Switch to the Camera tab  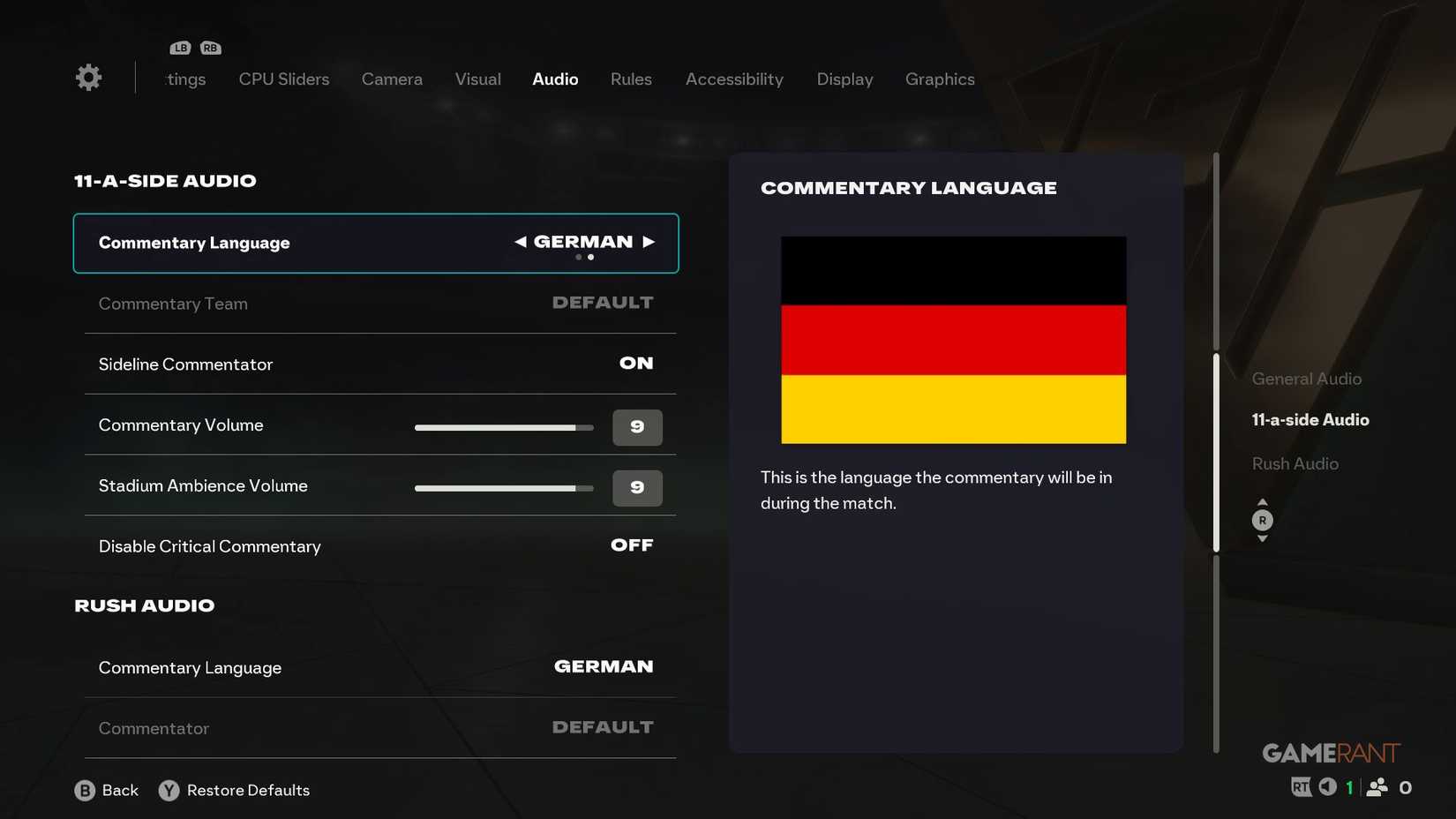pos(392,79)
